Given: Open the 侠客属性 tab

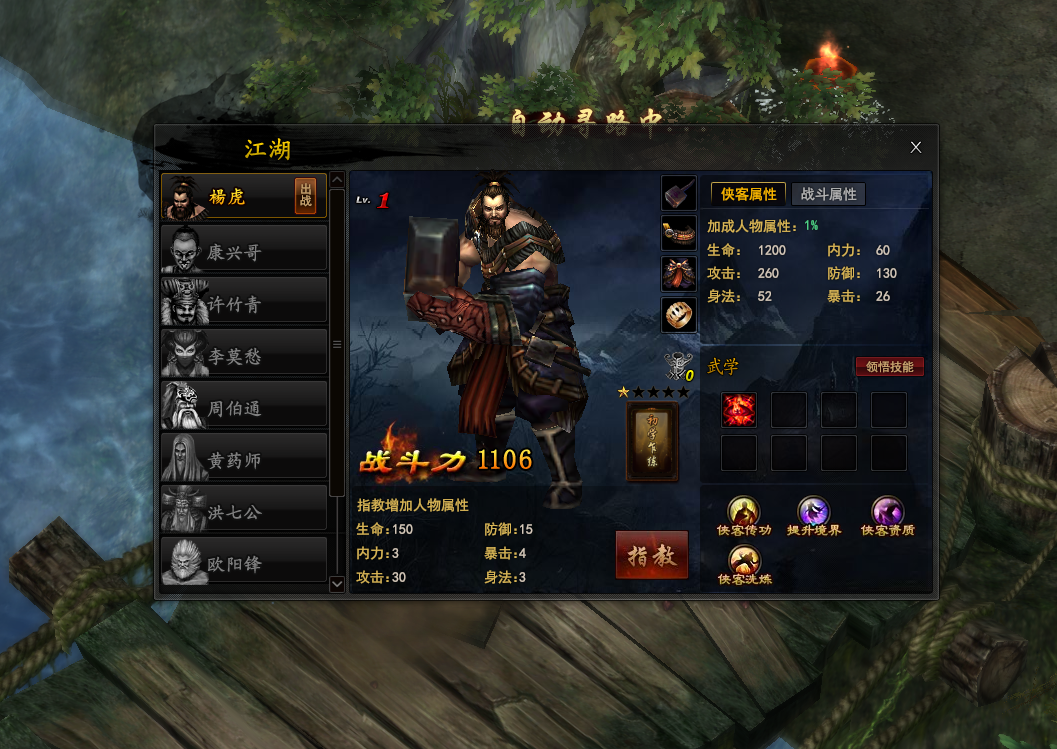Looking at the screenshot, I should [x=748, y=194].
